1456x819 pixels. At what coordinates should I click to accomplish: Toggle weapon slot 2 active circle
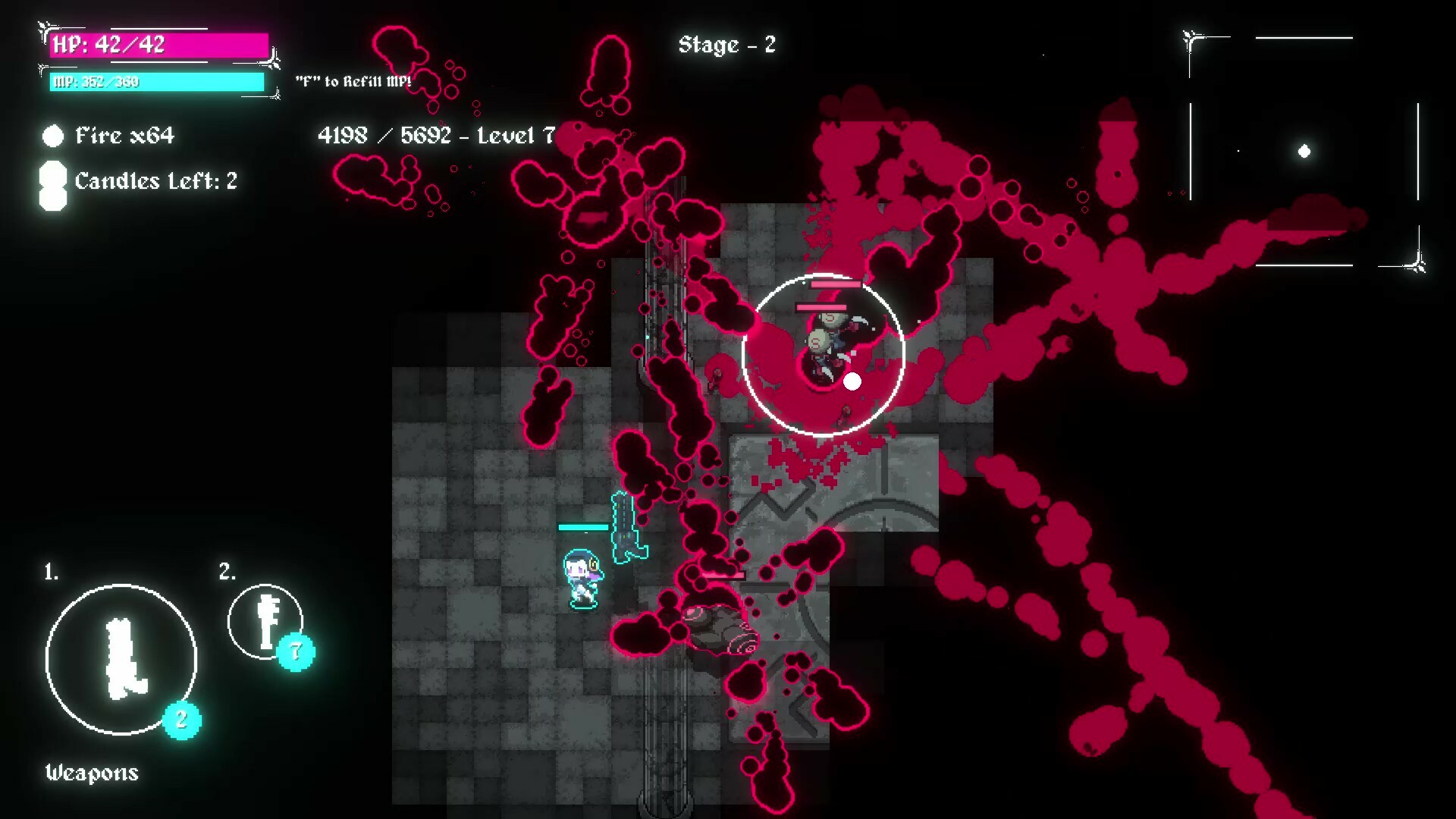pos(266,620)
